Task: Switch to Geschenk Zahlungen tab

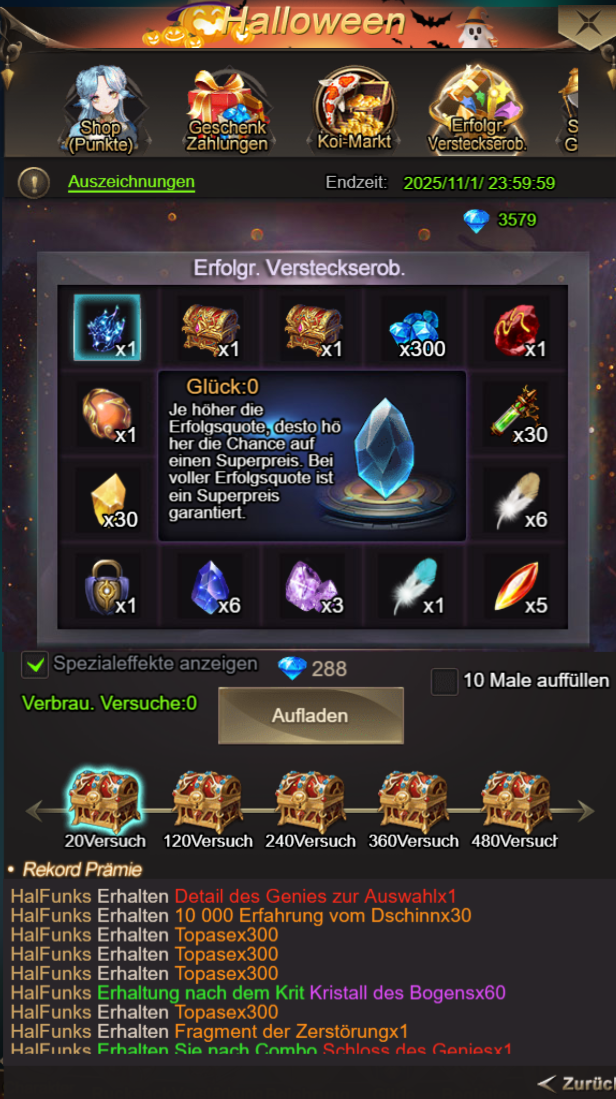Action: coord(227,110)
